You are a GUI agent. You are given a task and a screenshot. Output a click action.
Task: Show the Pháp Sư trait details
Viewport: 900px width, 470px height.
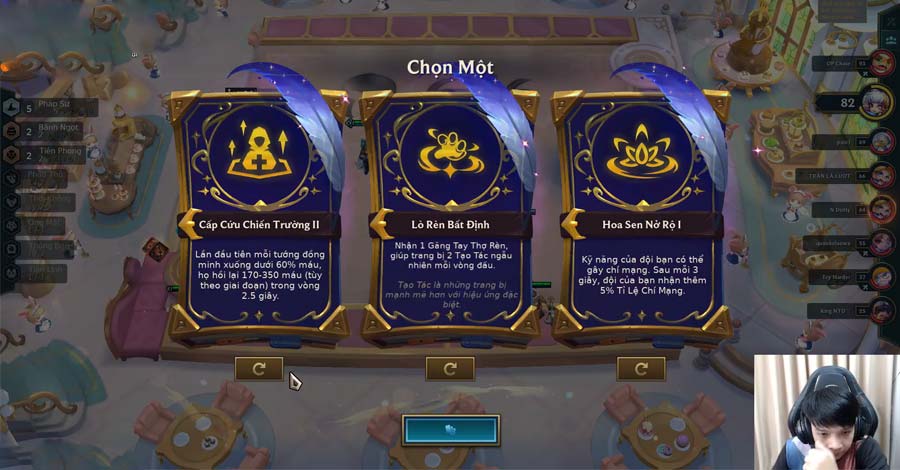(x=50, y=106)
